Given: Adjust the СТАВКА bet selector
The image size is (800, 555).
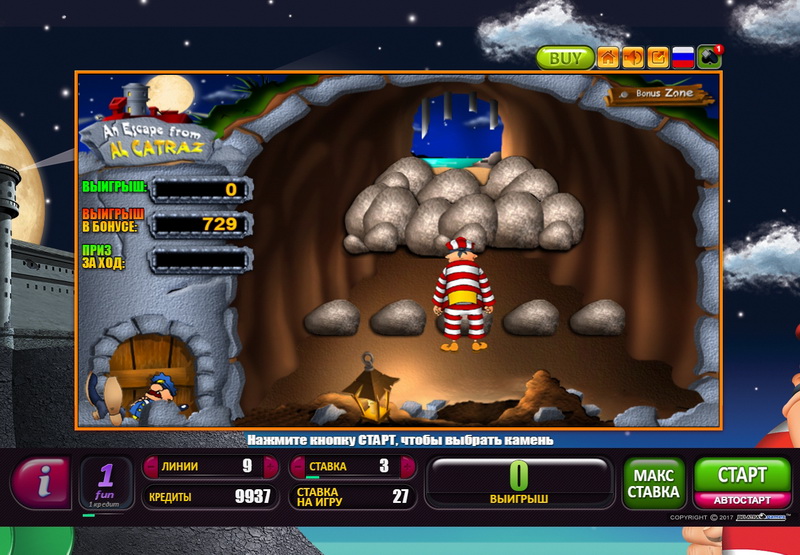Looking at the screenshot, I should tap(355, 466).
